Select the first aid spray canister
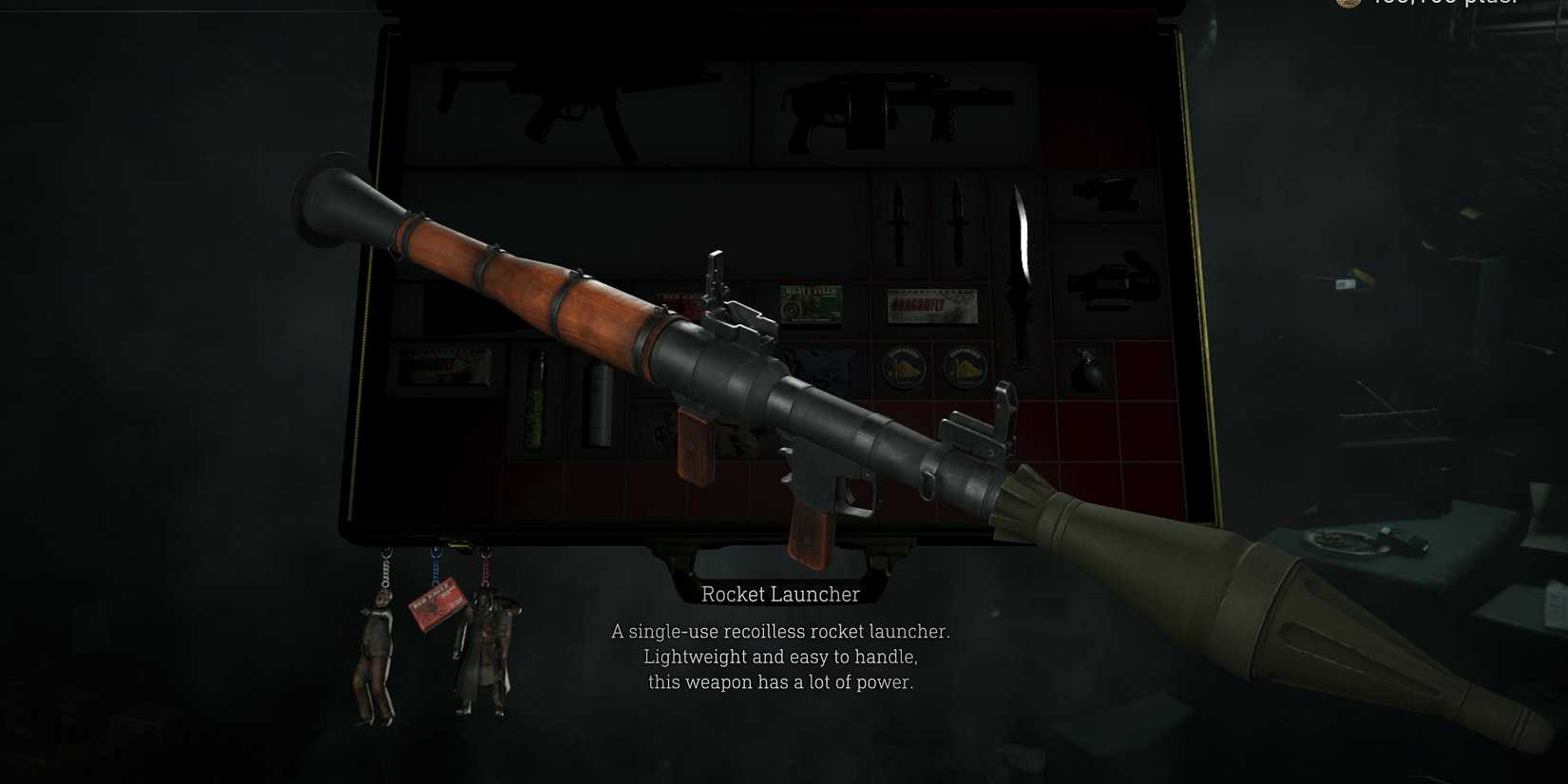Screen dimensions: 1568x784 pos(599,404)
